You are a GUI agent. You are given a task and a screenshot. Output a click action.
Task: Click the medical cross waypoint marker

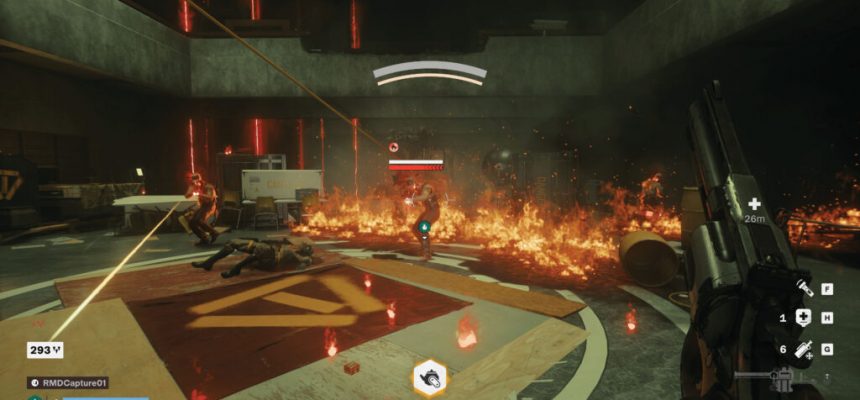tap(754, 204)
